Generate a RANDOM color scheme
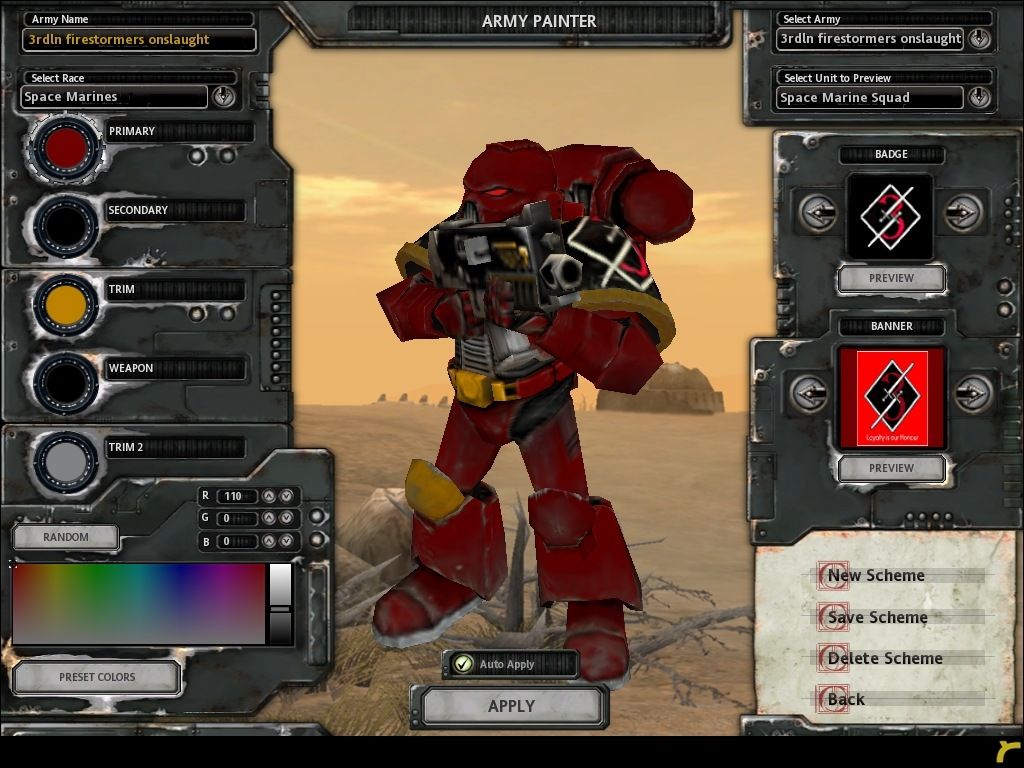Screen dimensions: 1024x768 (66, 537)
